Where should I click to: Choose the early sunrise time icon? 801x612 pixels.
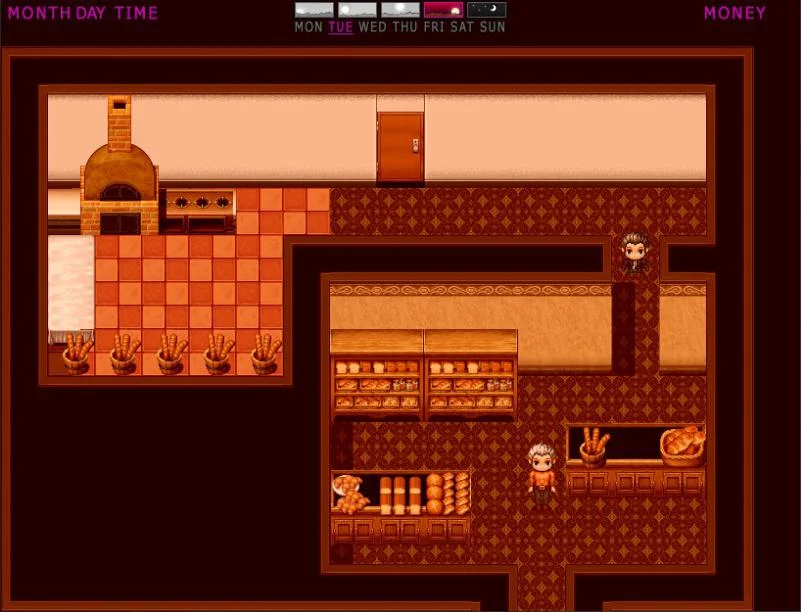pos(314,10)
